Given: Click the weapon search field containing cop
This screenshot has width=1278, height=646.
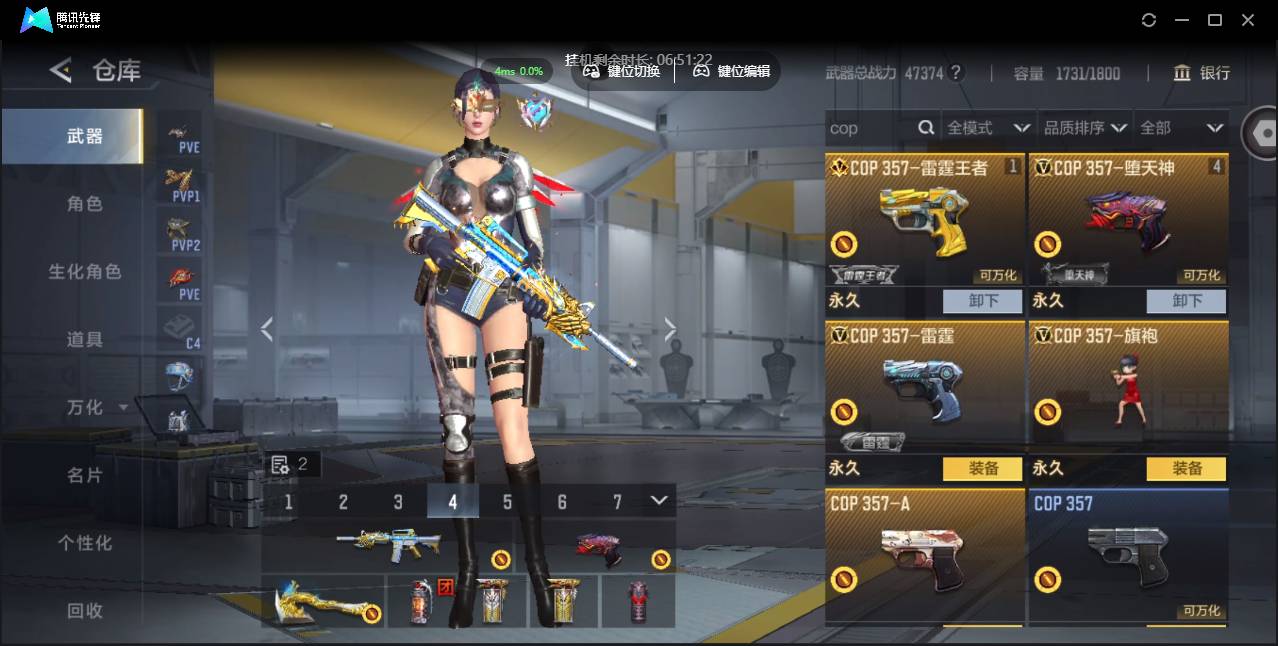Looking at the screenshot, I should click(872, 128).
